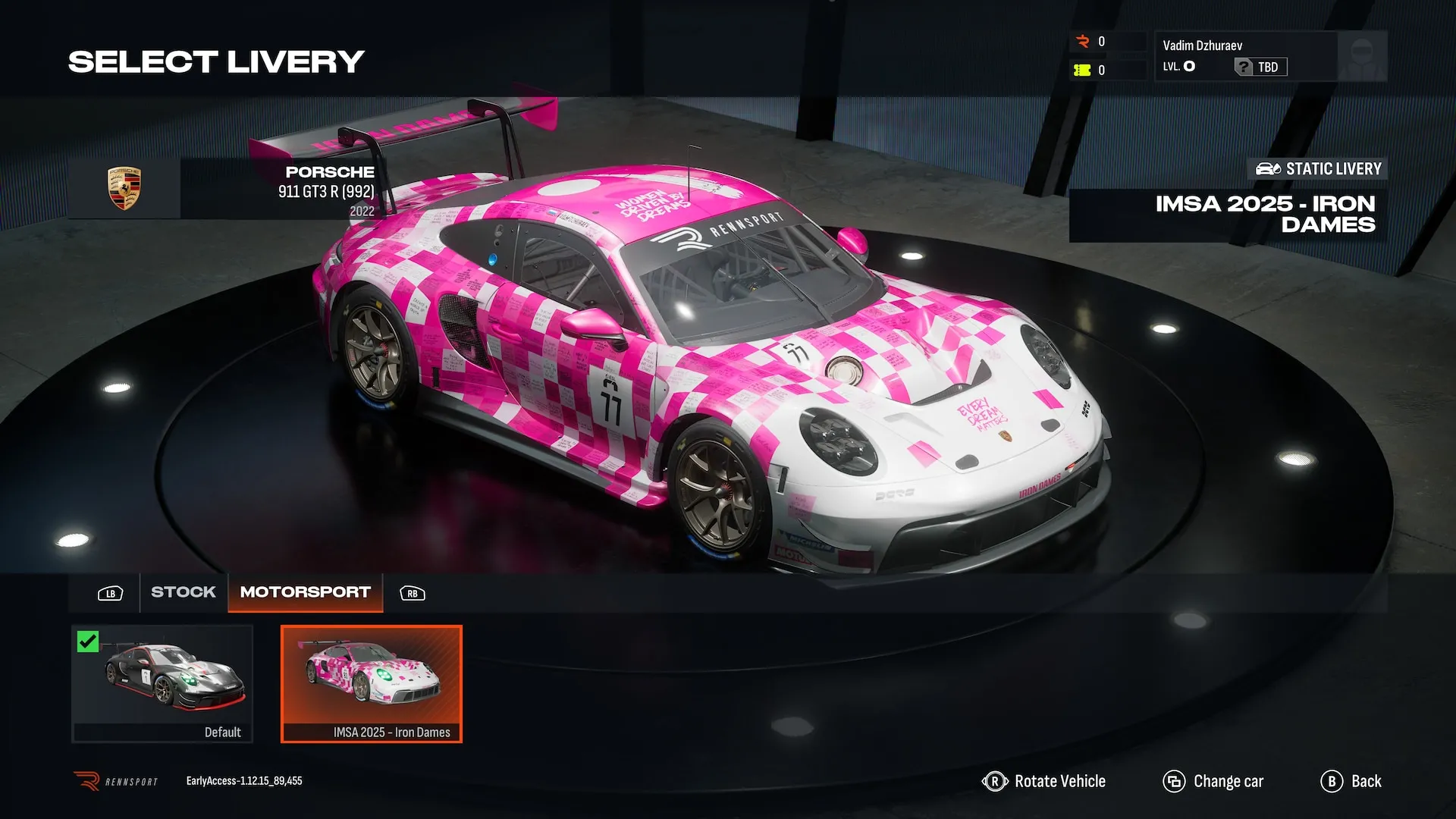Screen dimensions: 1456x819
Task: Select the Motorsport livery tab
Action: point(305,592)
